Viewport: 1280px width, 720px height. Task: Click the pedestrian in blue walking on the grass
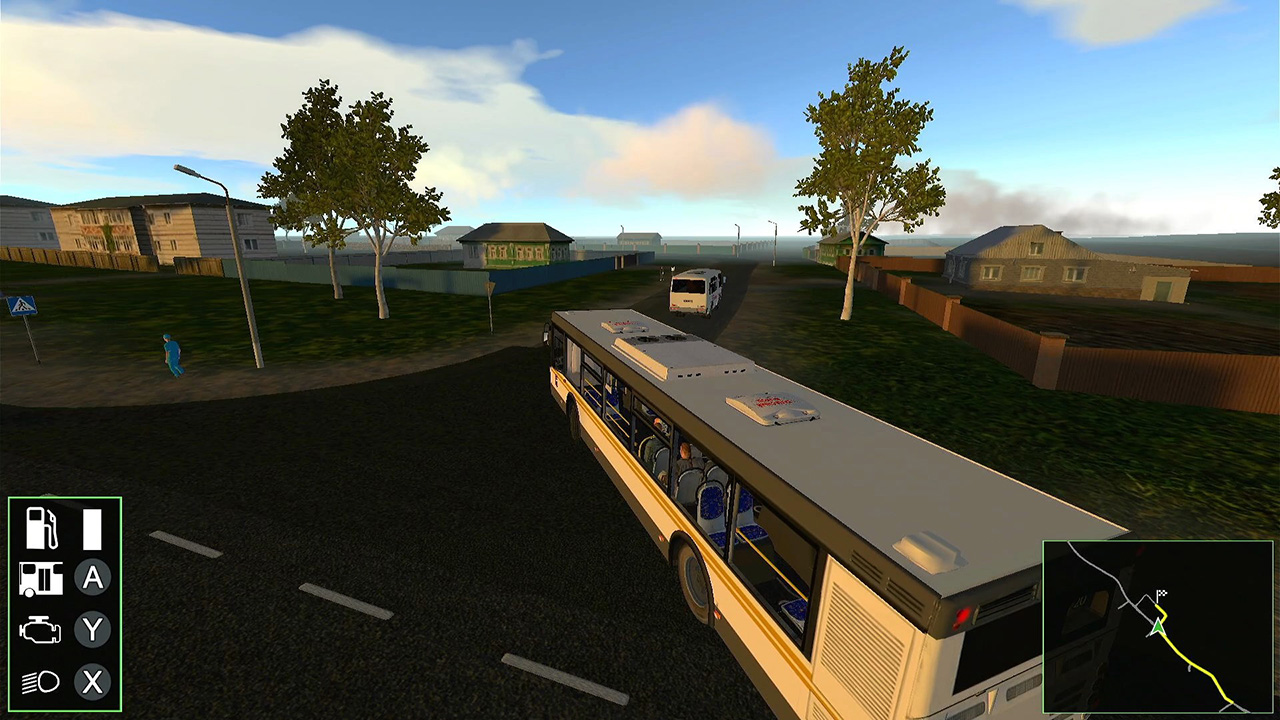click(x=172, y=355)
